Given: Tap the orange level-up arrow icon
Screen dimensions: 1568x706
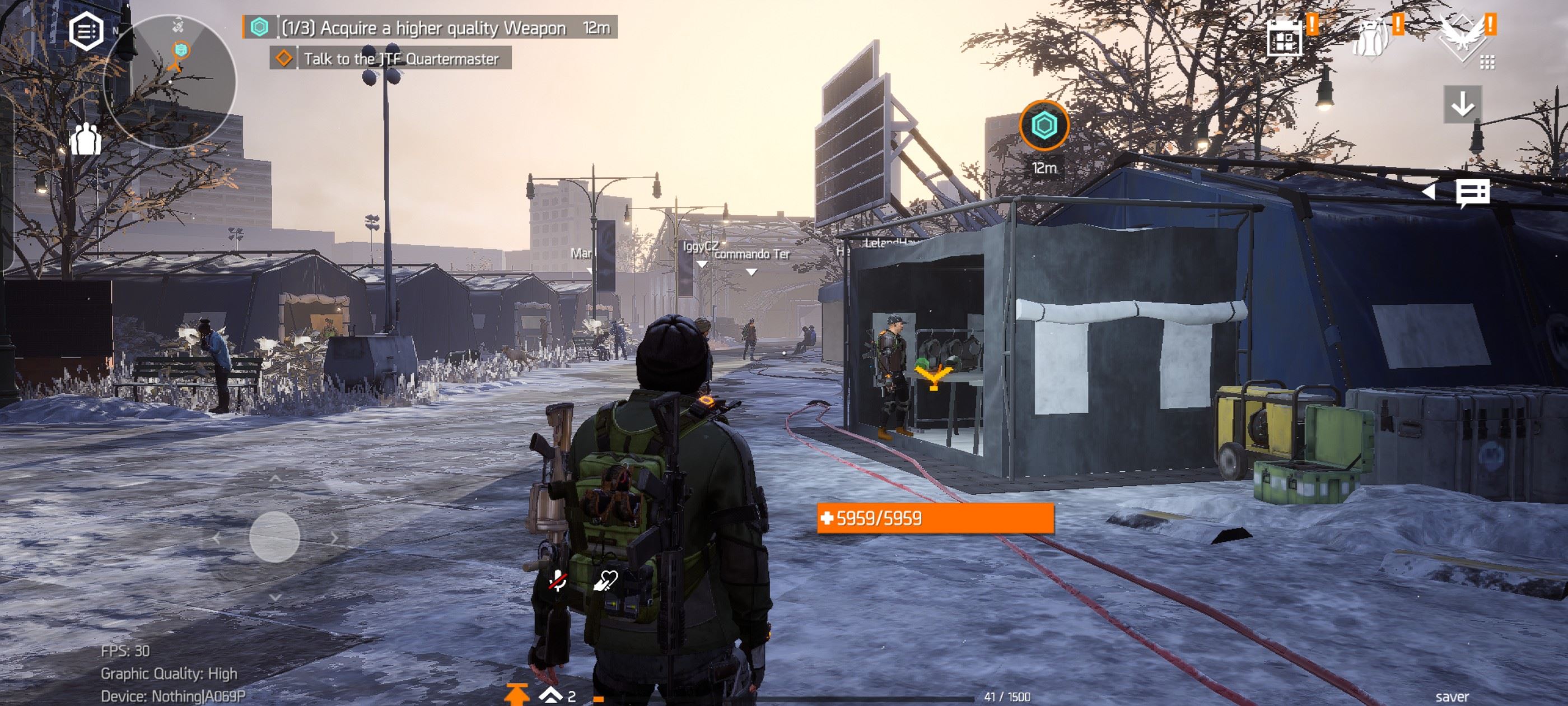Looking at the screenshot, I should point(517,695).
